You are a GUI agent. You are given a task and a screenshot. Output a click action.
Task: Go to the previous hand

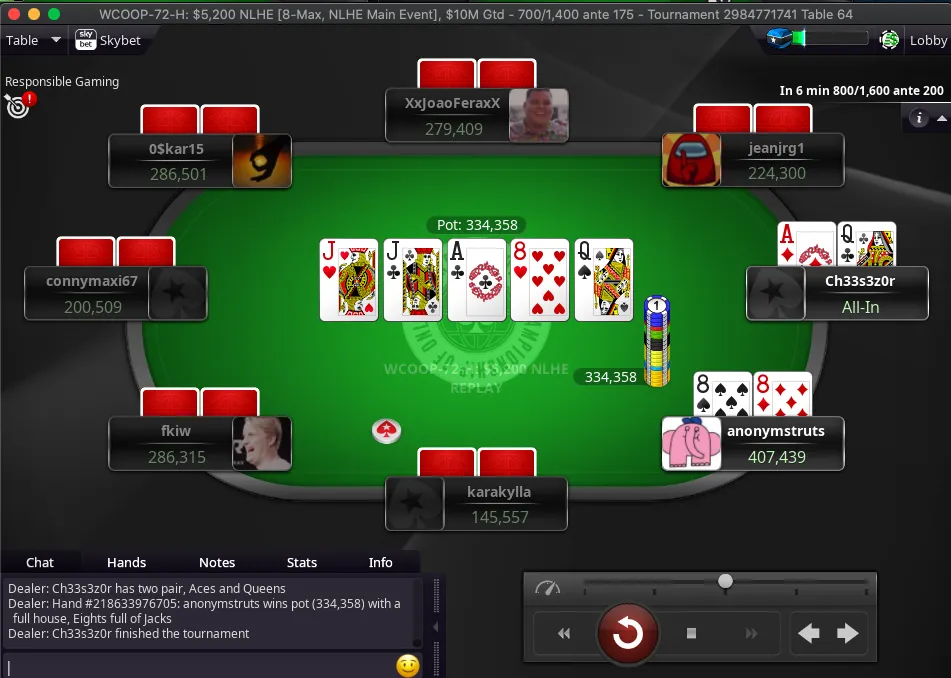tap(808, 633)
